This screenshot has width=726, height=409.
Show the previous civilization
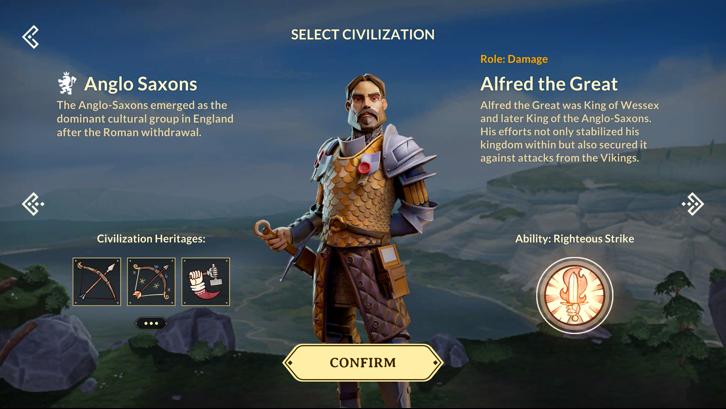[x=33, y=204]
